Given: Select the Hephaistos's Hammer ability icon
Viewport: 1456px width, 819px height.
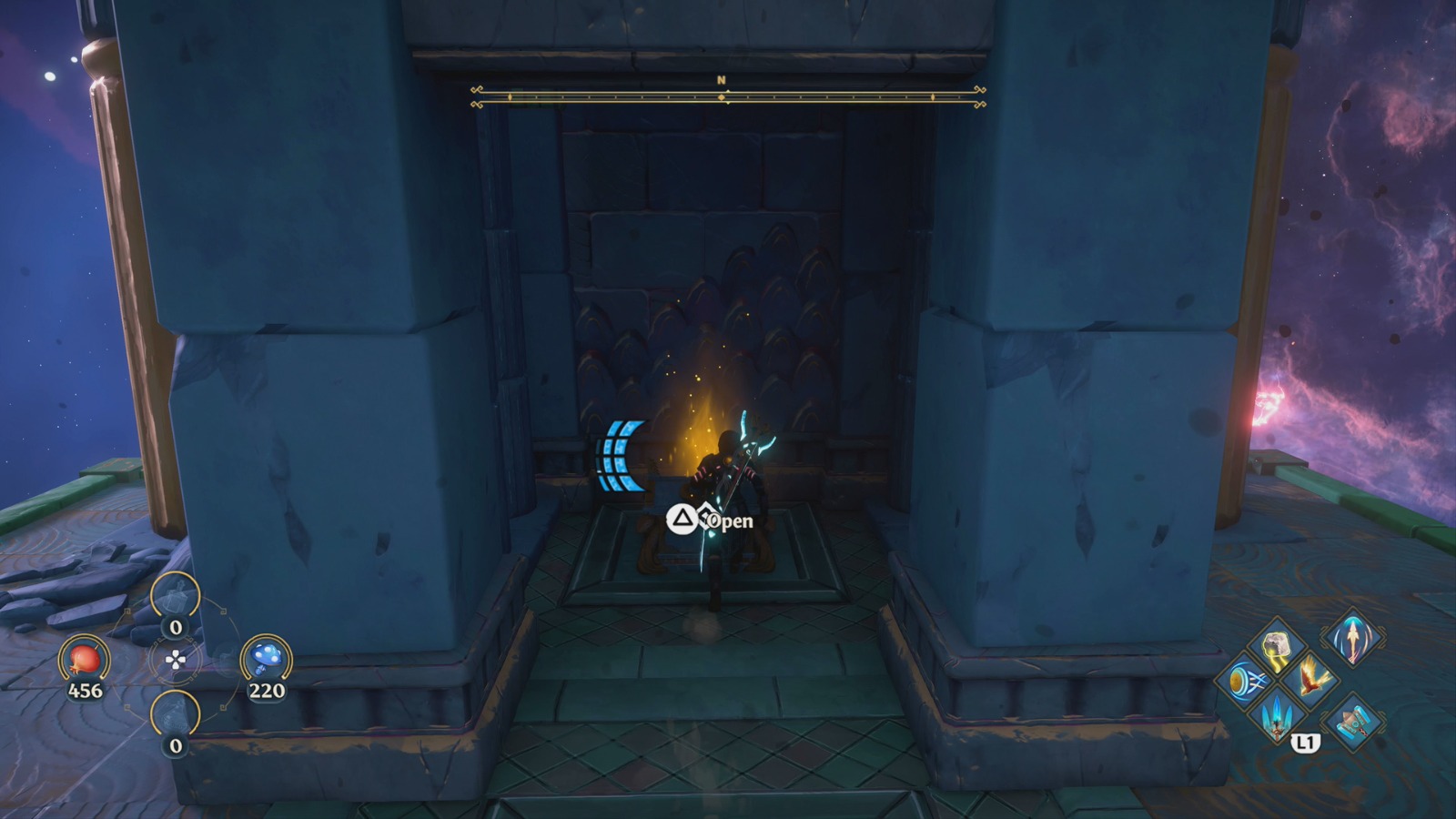Looking at the screenshot, I should point(1353,723).
